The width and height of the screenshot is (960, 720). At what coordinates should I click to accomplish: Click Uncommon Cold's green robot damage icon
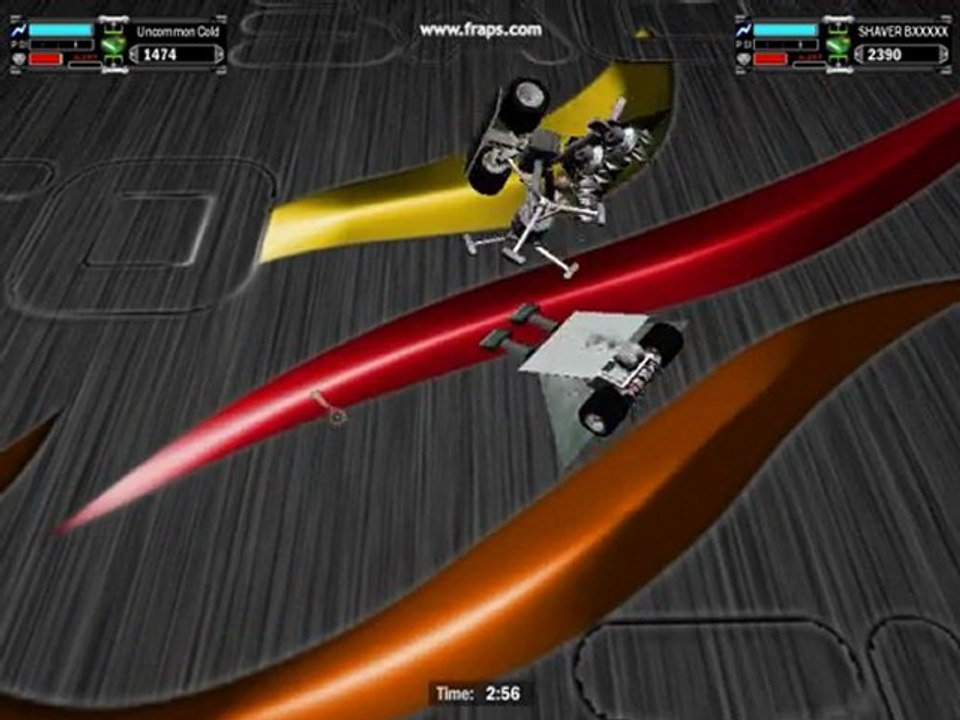(112, 46)
